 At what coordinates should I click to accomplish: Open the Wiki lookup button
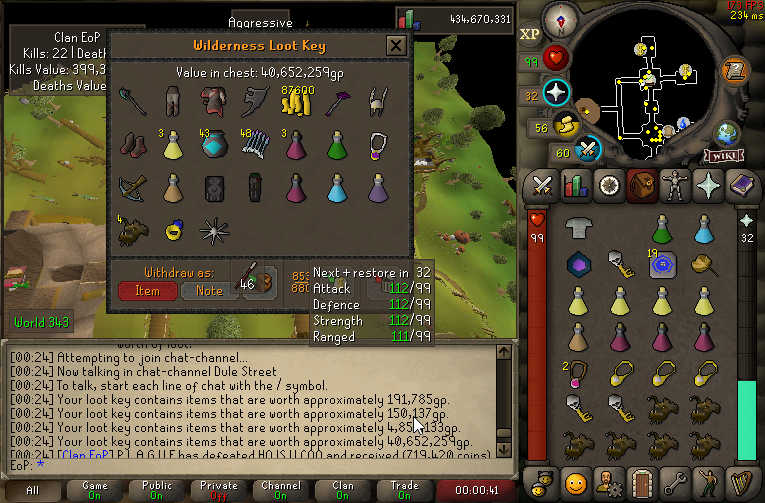pyautogui.click(x=721, y=156)
